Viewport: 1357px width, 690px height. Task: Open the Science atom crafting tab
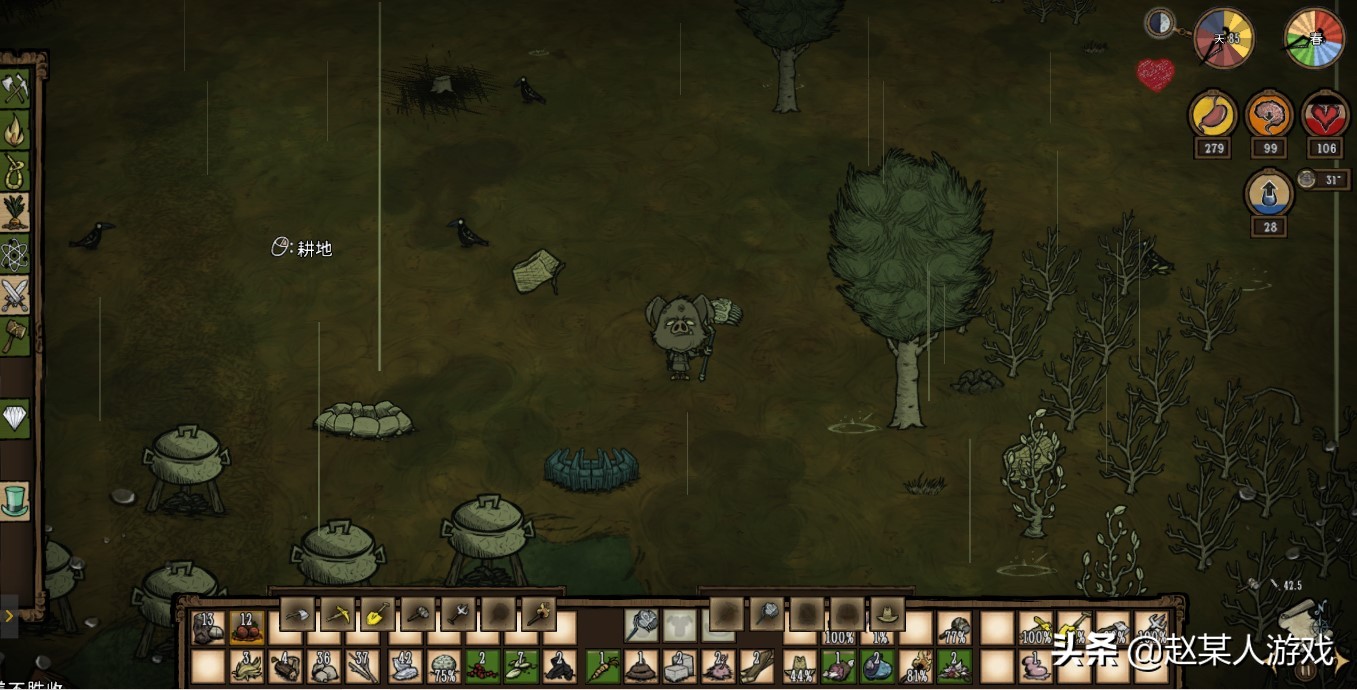click(15, 255)
